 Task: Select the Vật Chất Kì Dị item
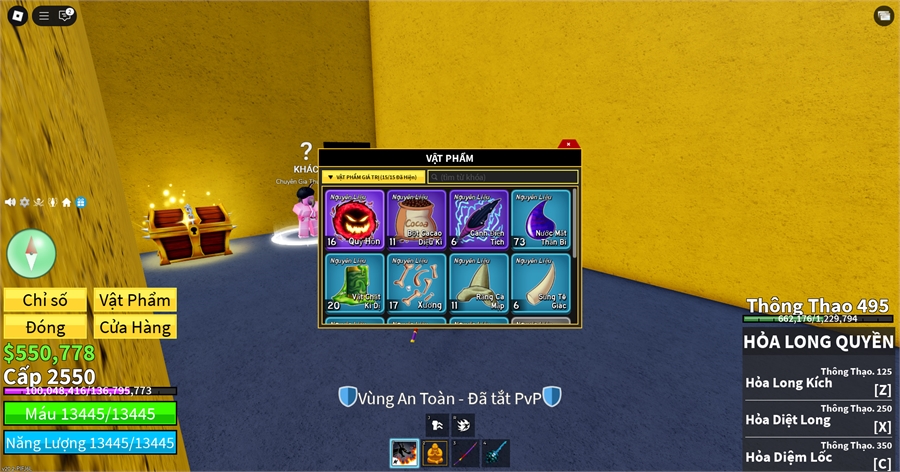coord(354,282)
